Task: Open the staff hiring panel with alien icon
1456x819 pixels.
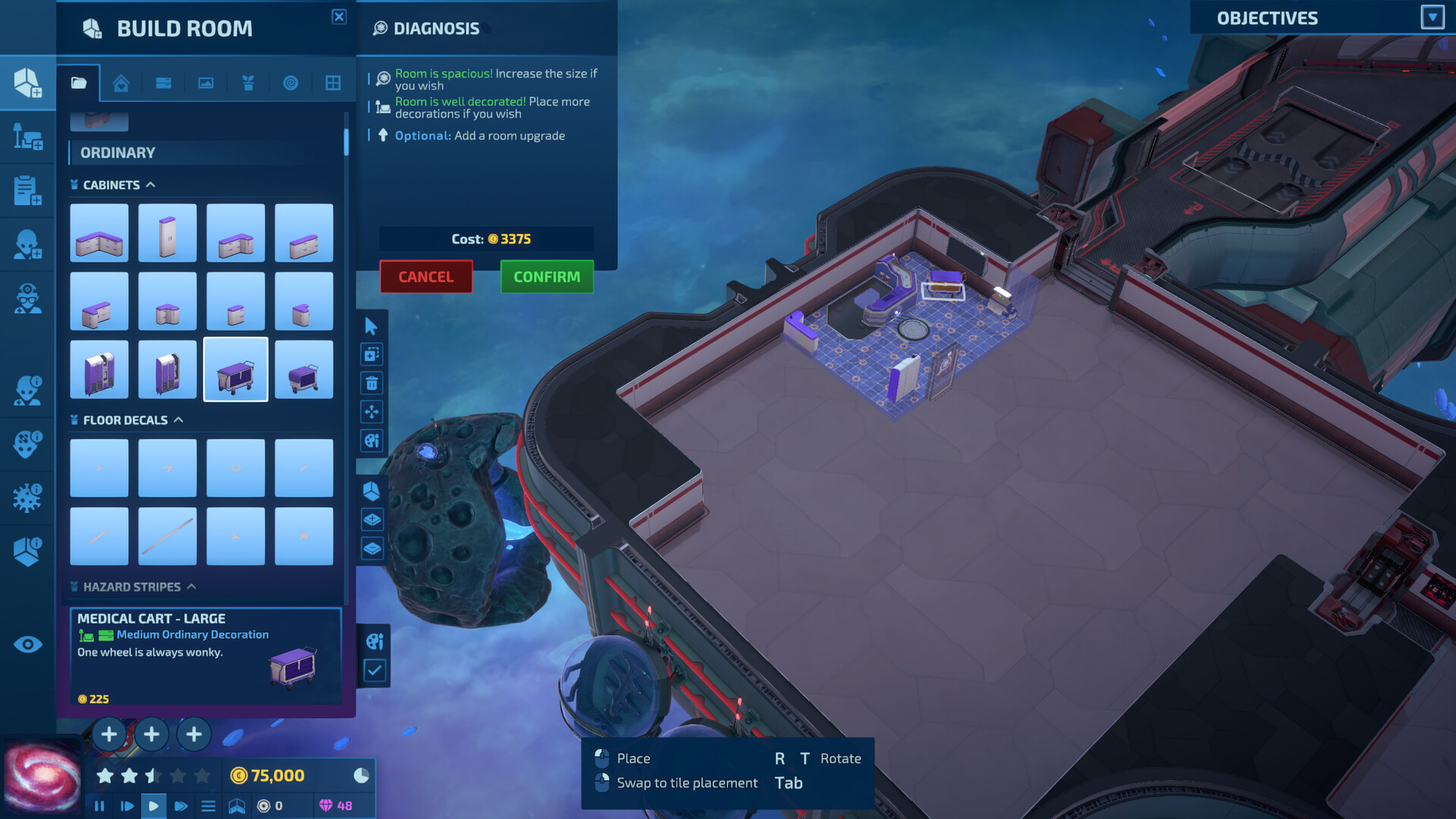Action: click(27, 243)
